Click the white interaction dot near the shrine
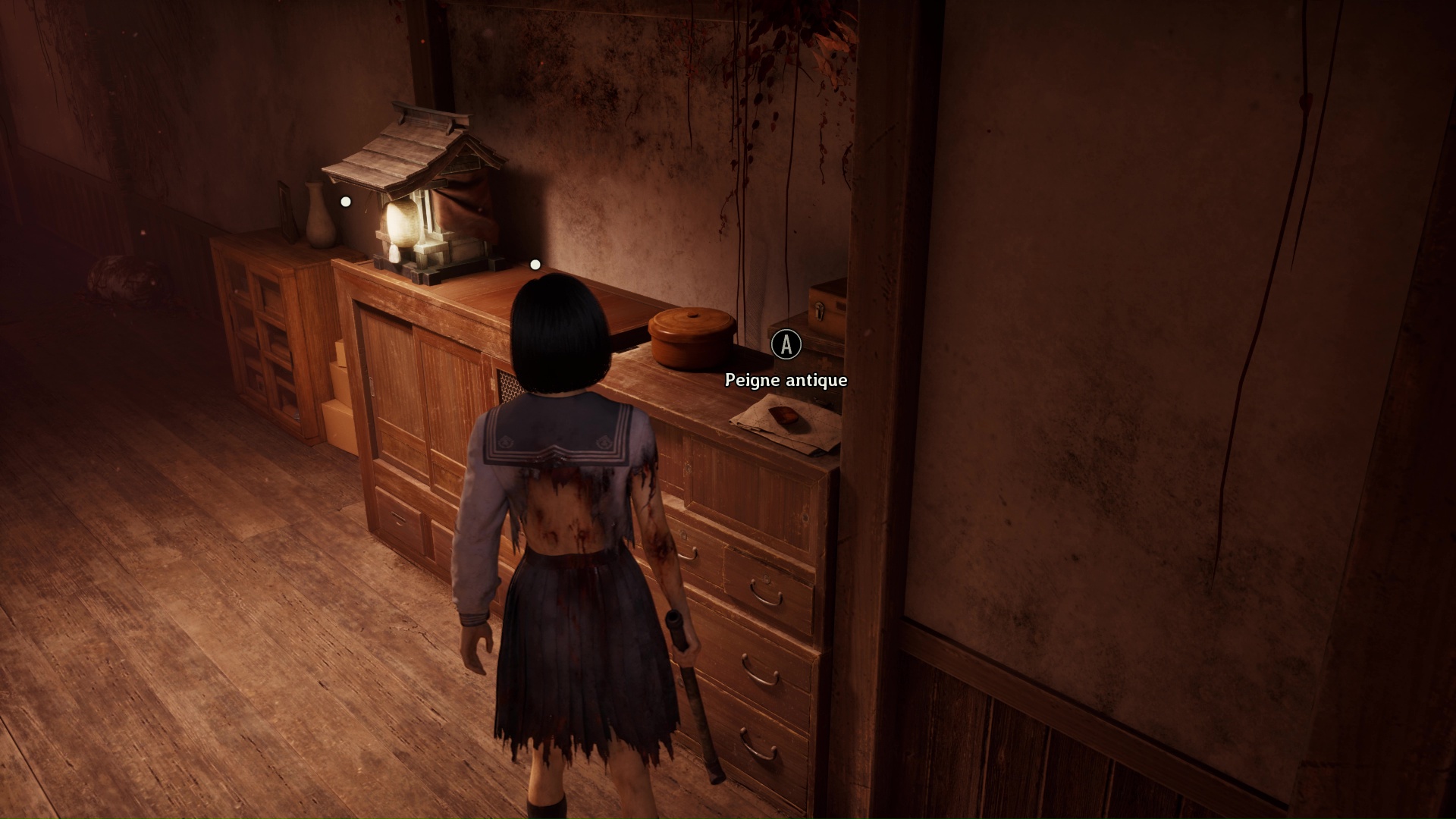 pyautogui.click(x=345, y=201)
